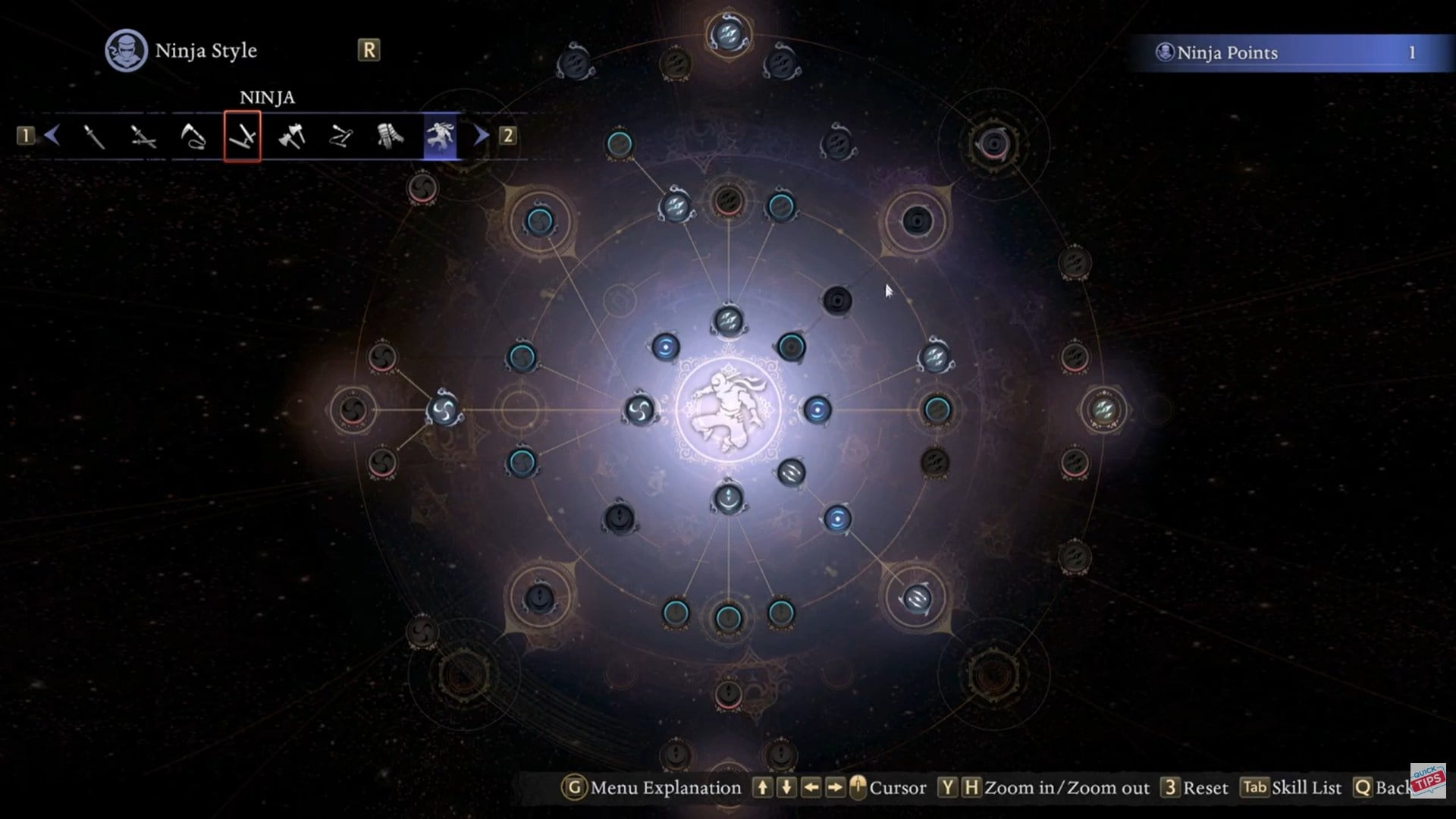This screenshot has height=819, width=1456.
Task: Open the kusarigama sickle-and-chain tab
Action: click(x=193, y=136)
